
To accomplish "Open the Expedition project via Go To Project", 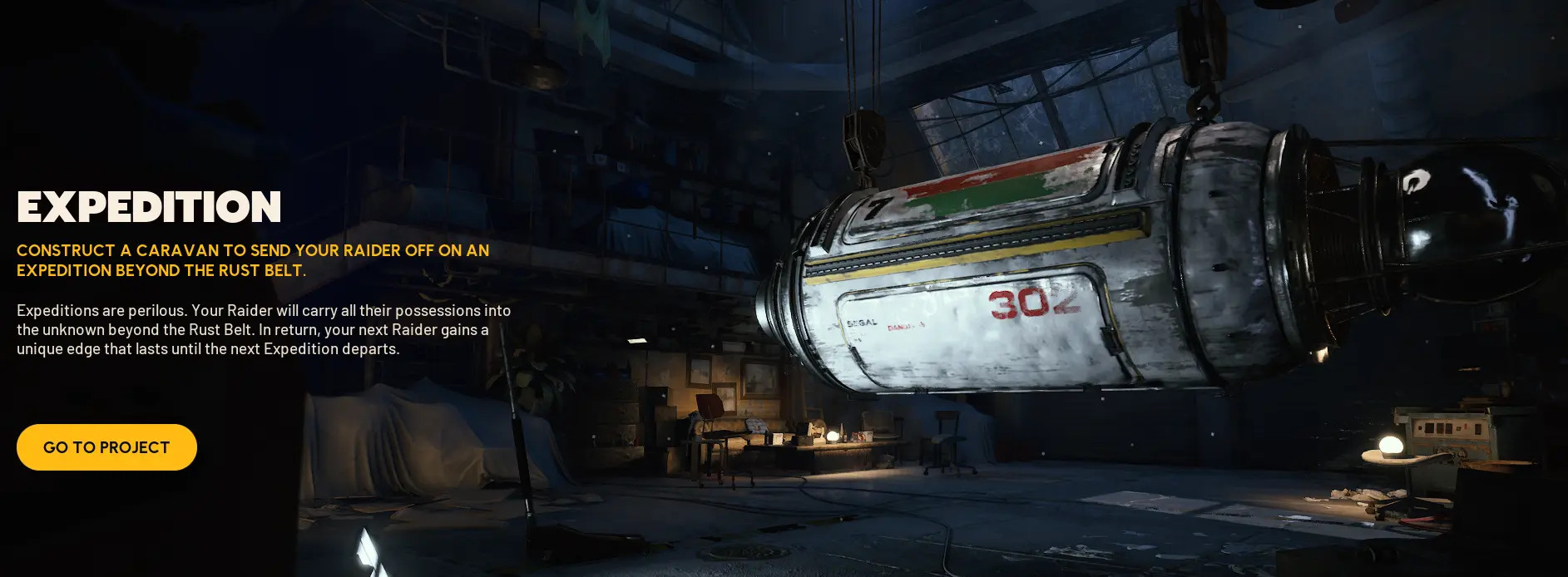I will tap(106, 447).
